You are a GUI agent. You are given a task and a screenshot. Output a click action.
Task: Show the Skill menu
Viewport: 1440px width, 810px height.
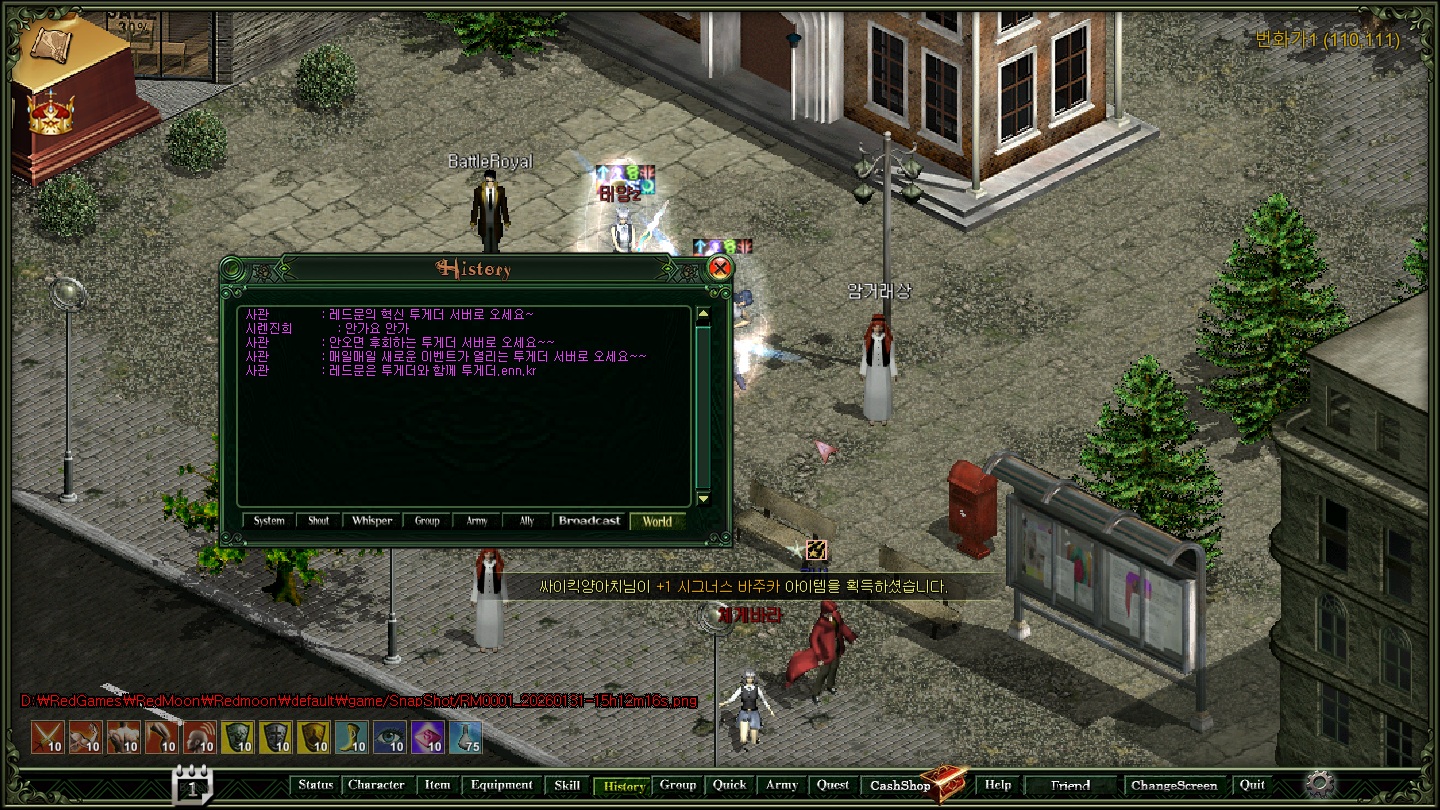coord(567,785)
